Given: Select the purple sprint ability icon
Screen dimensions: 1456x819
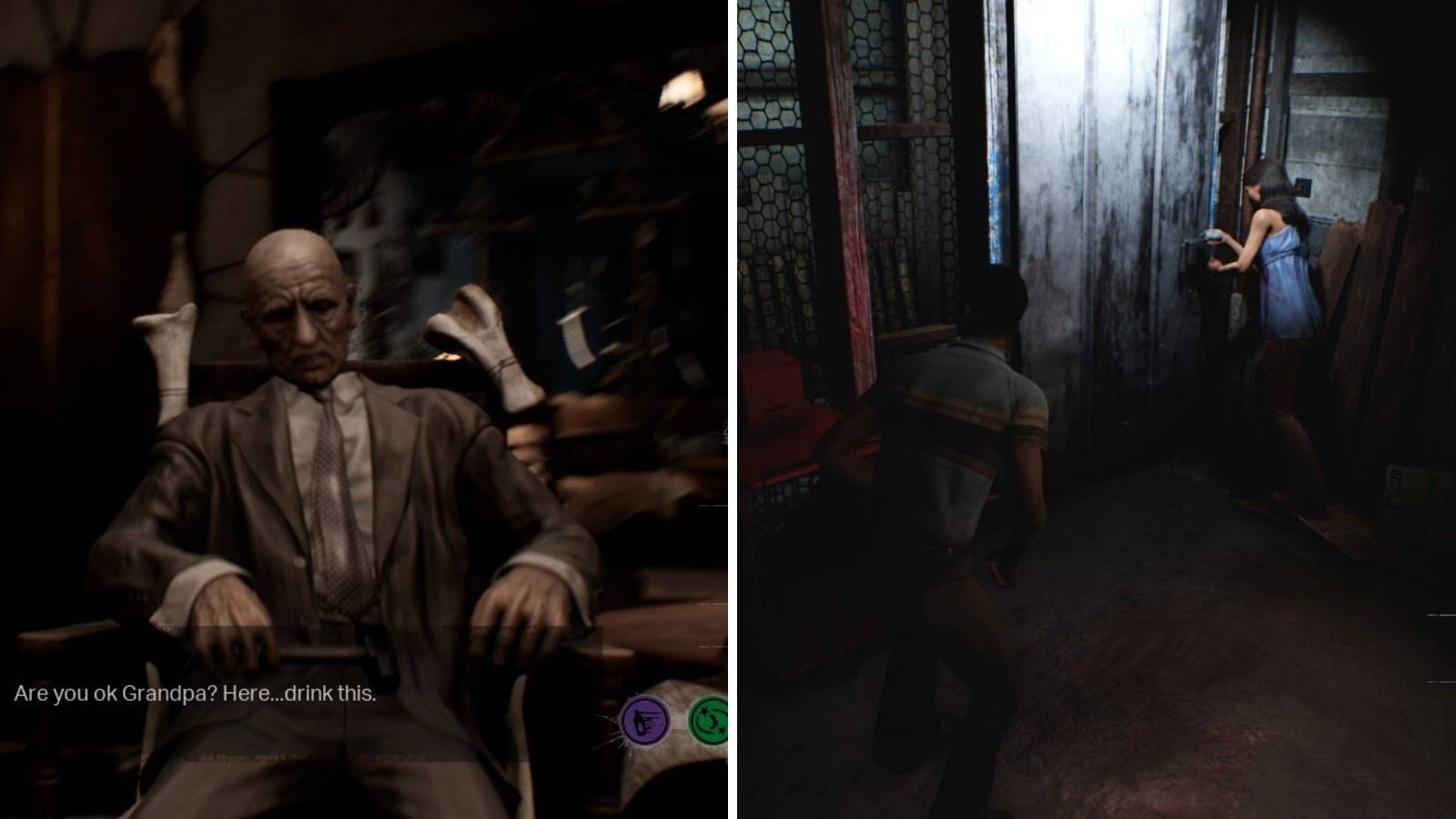Looking at the screenshot, I should point(648,720).
